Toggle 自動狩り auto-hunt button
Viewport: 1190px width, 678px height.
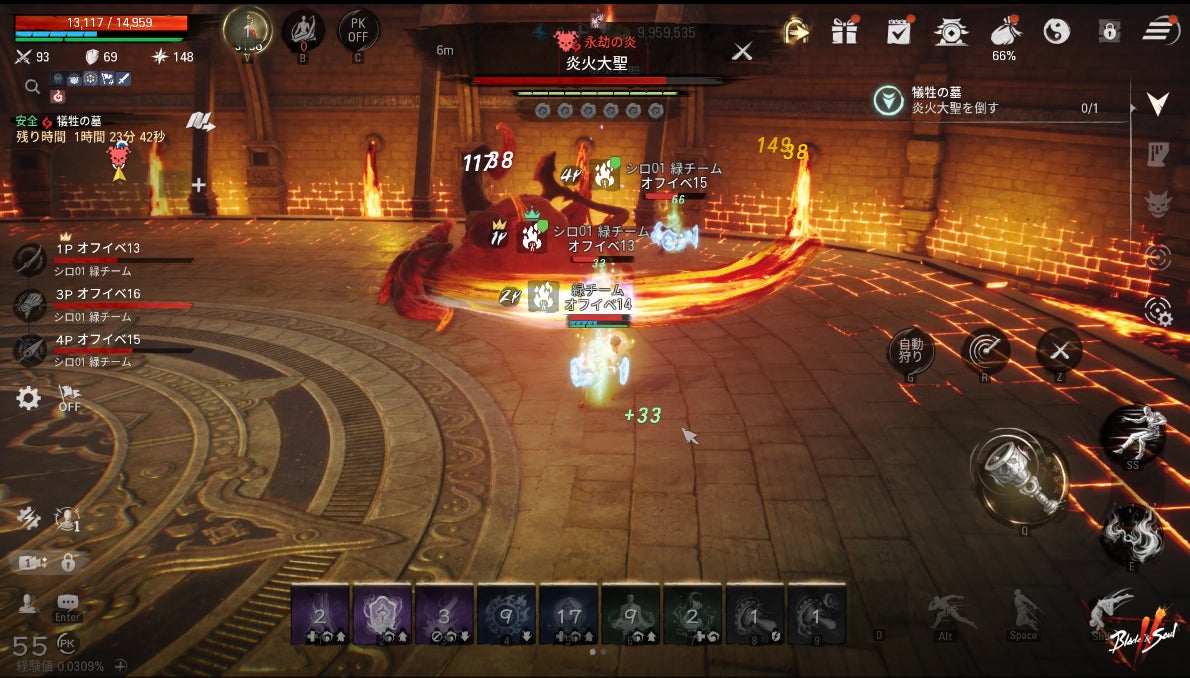911,351
